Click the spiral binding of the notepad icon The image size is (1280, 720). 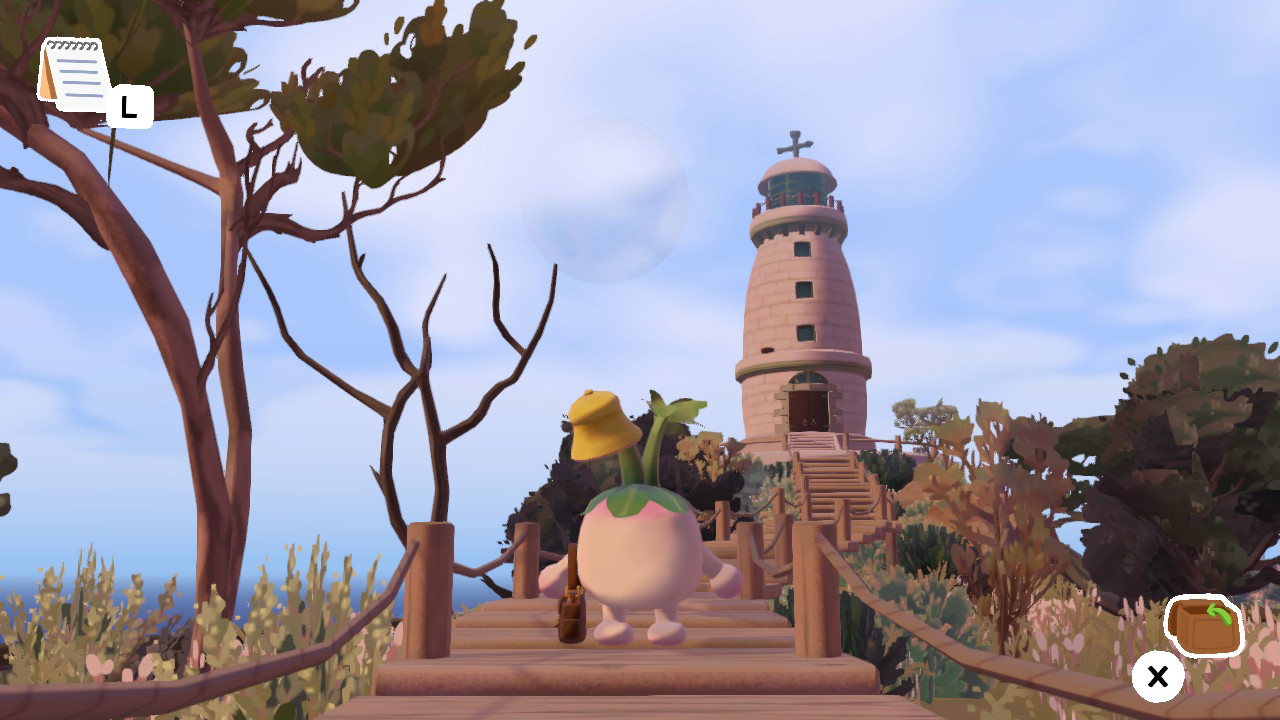[72, 45]
